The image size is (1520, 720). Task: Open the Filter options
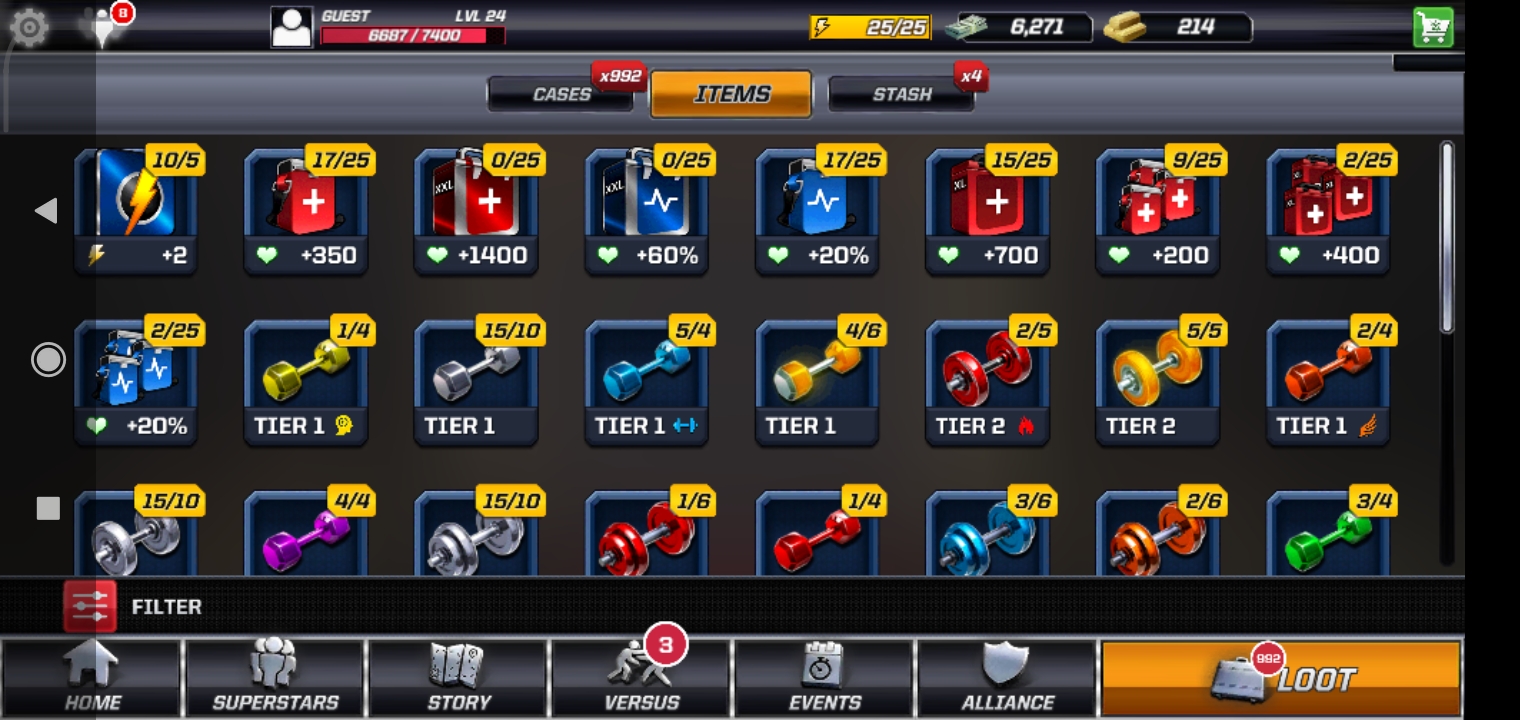pyautogui.click(x=133, y=606)
